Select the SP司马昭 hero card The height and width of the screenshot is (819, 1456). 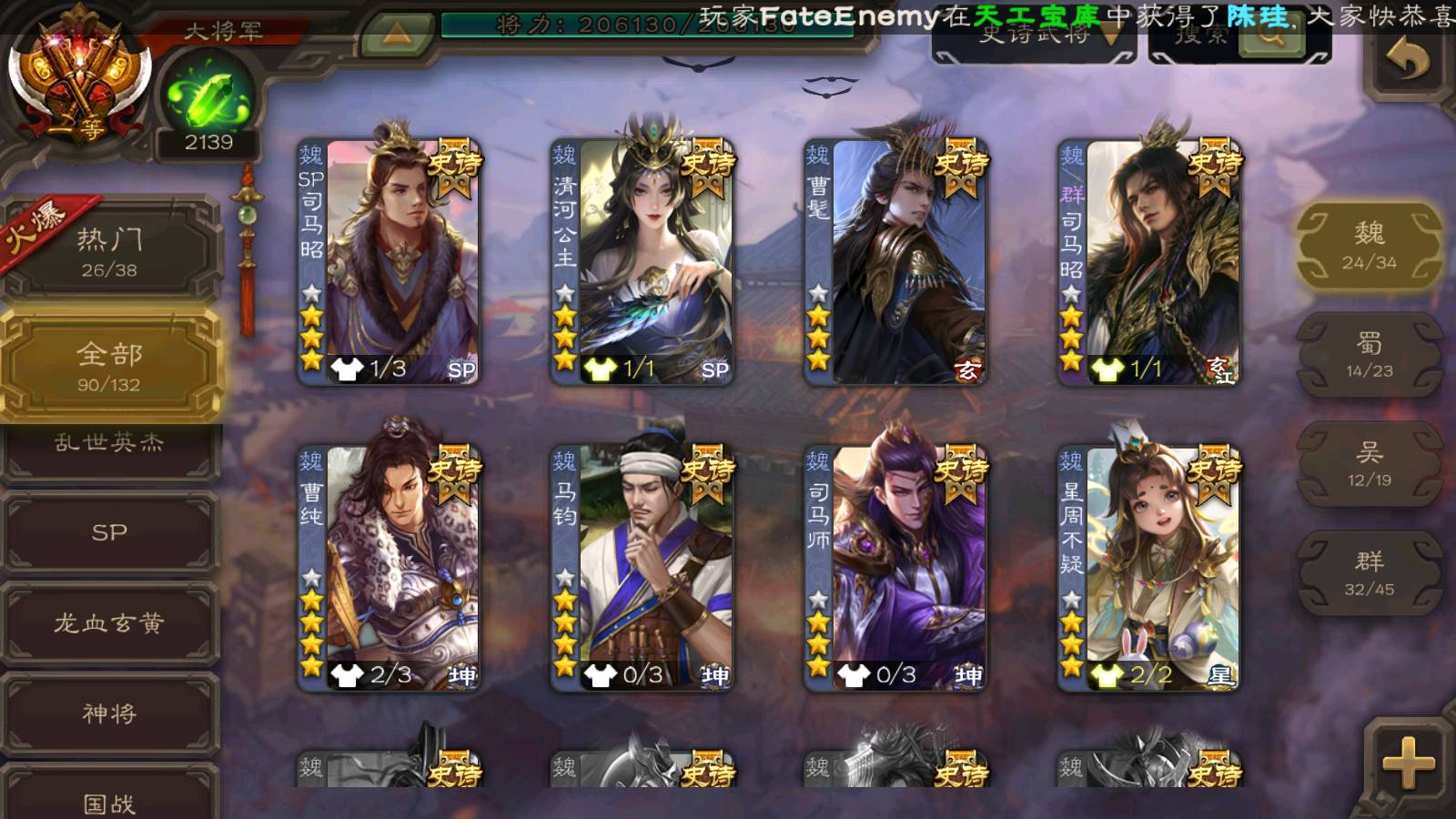pyautogui.click(x=389, y=262)
